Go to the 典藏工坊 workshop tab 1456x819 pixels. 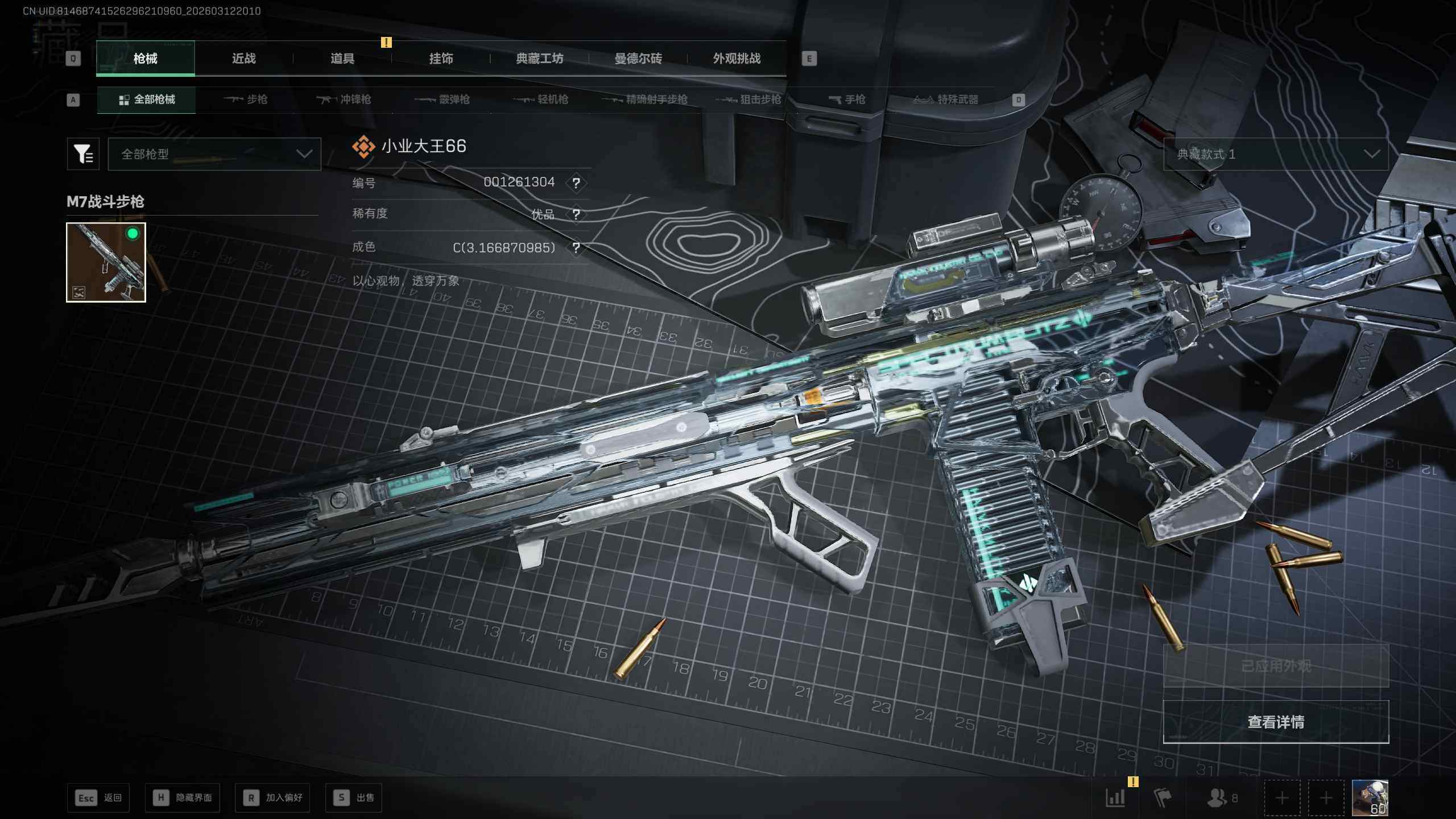click(539, 59)
